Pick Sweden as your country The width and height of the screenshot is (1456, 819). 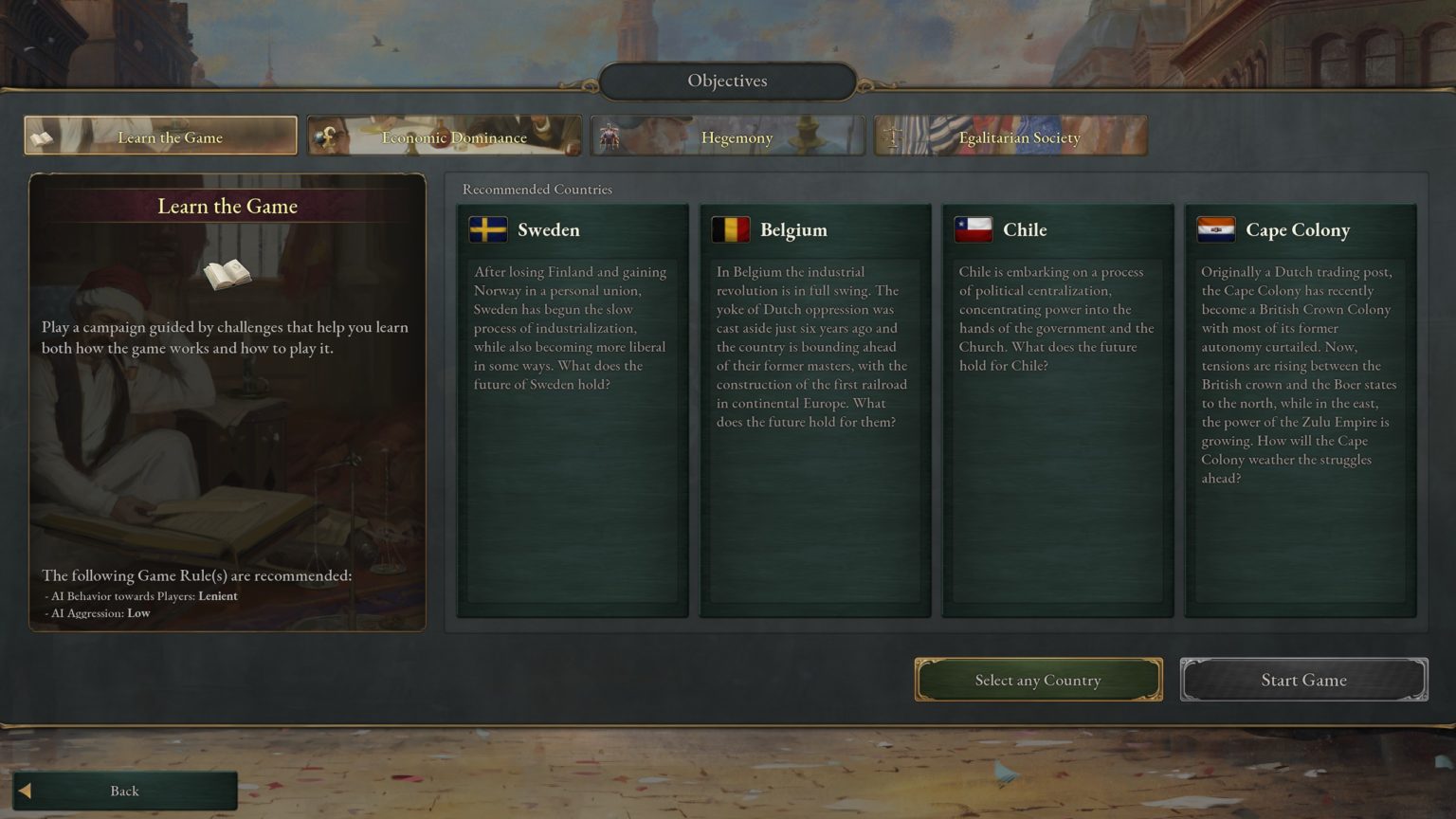click(573, 409)
